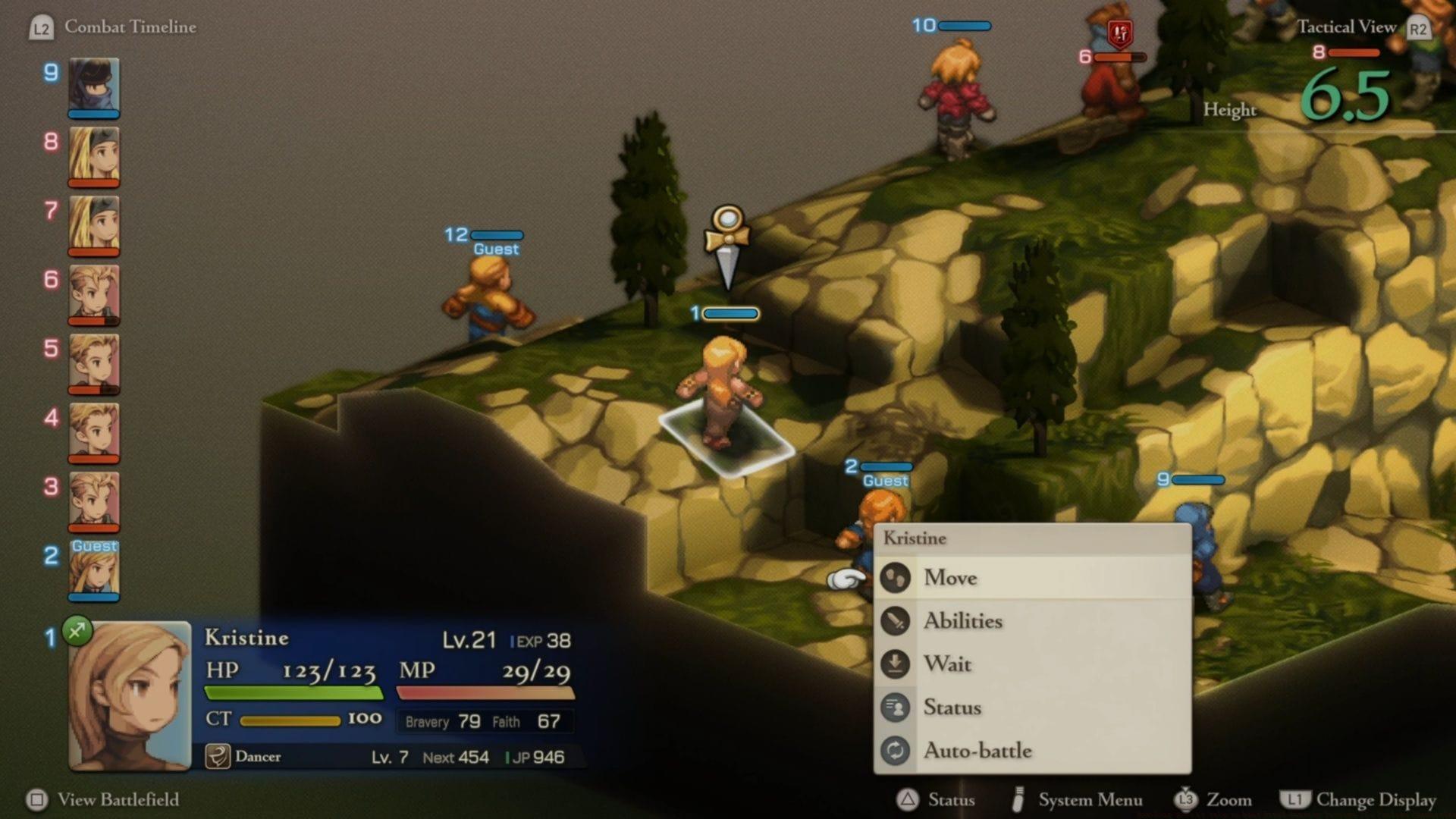This screenshot has width=1456, height=819.
Task: Choose the timeline portrait numbered 3
Action: [94, 500]
